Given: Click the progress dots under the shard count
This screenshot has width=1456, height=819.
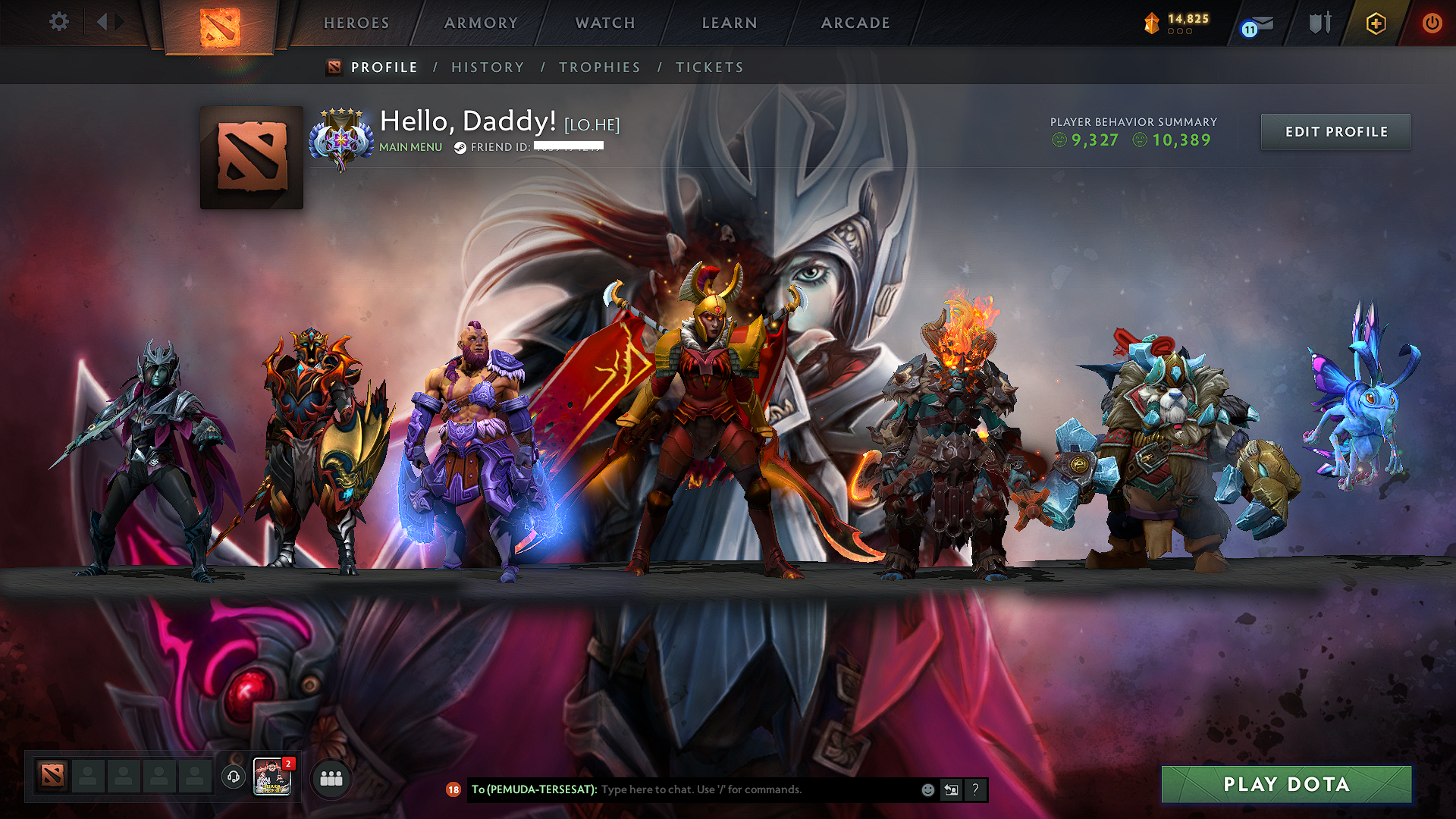Looking at the screenshot, I should pos(1178,32).
